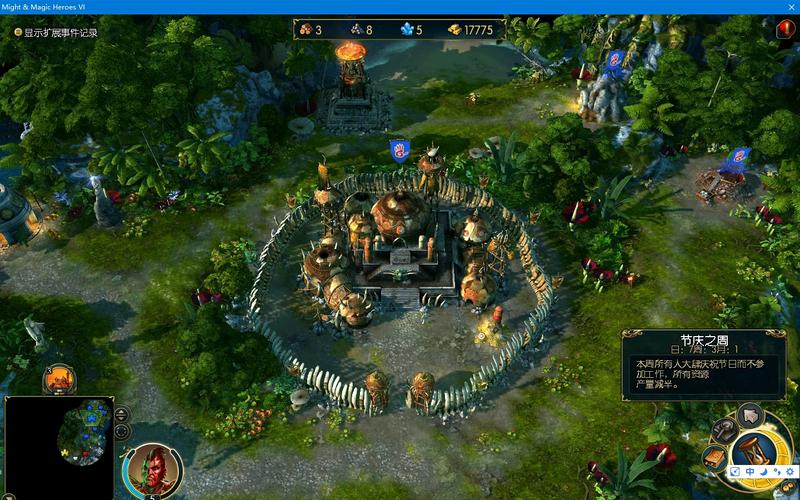
Task: Select the red-faced hero portrait
Action: [152, 470]
